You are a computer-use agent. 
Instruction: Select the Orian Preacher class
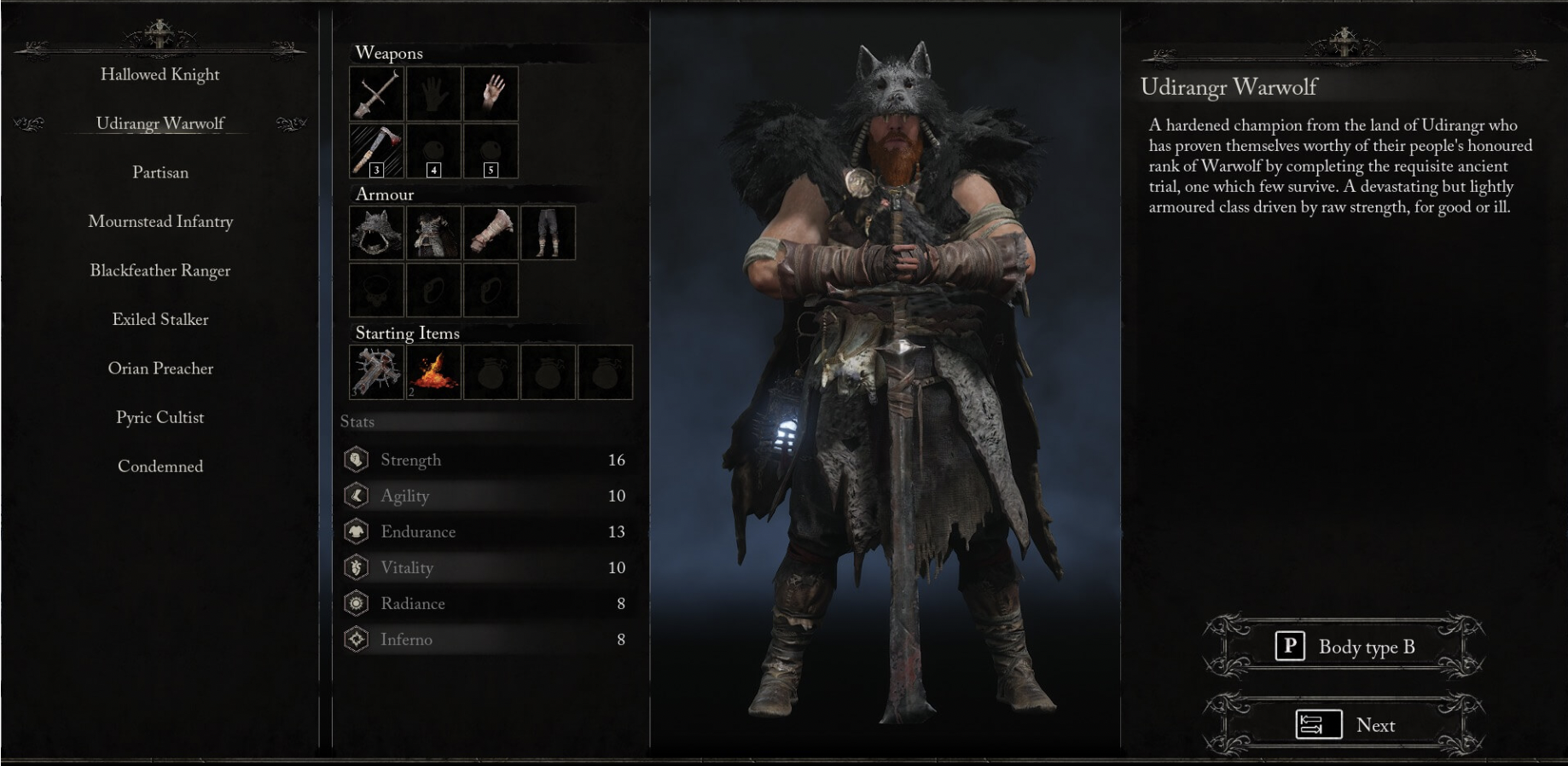pos(160,368)
